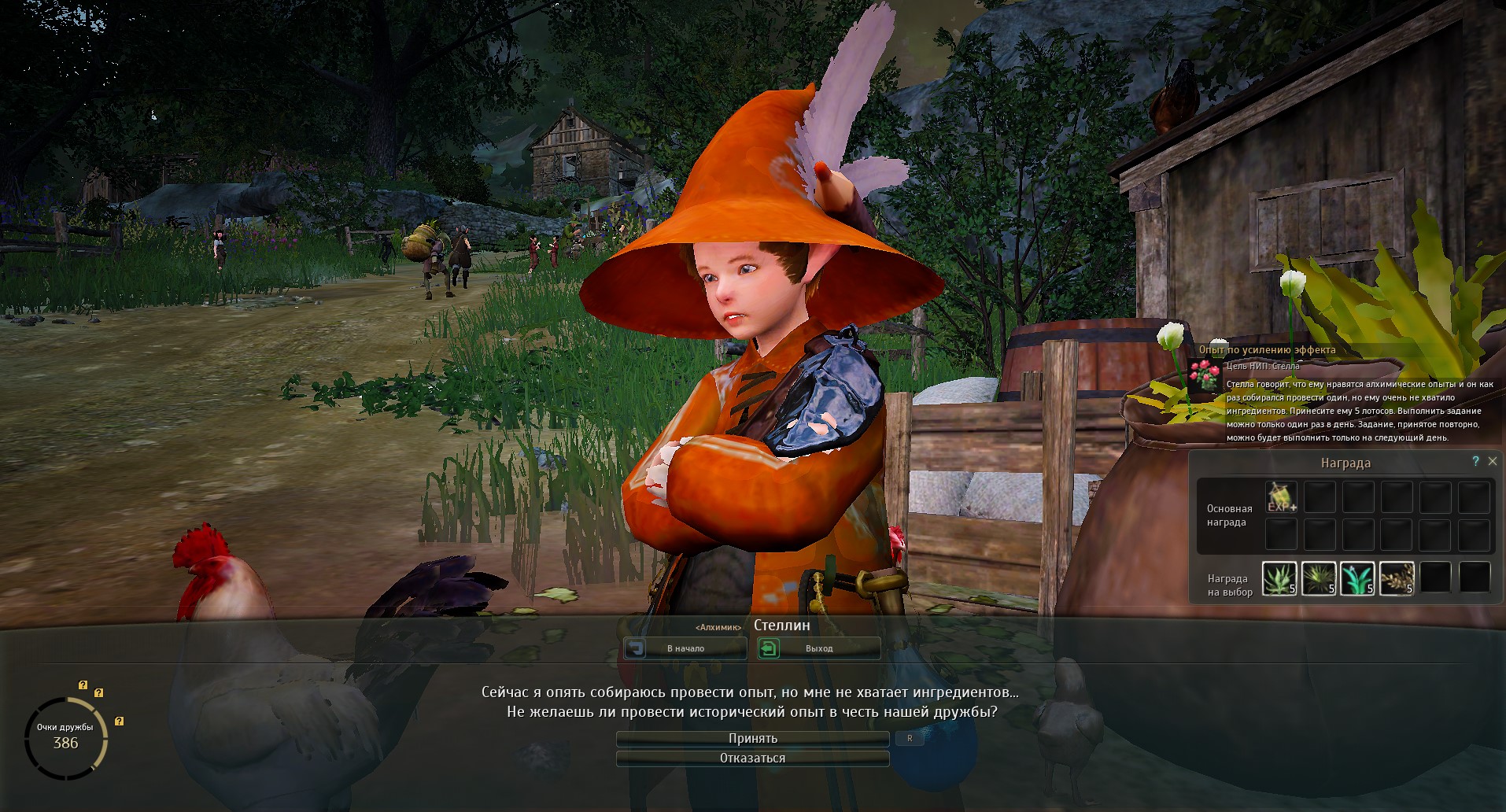Viewport: 1506px width, 812px height.
Task: Click the lower padlock near friendship gauge
Action: (x=119, y=721)
